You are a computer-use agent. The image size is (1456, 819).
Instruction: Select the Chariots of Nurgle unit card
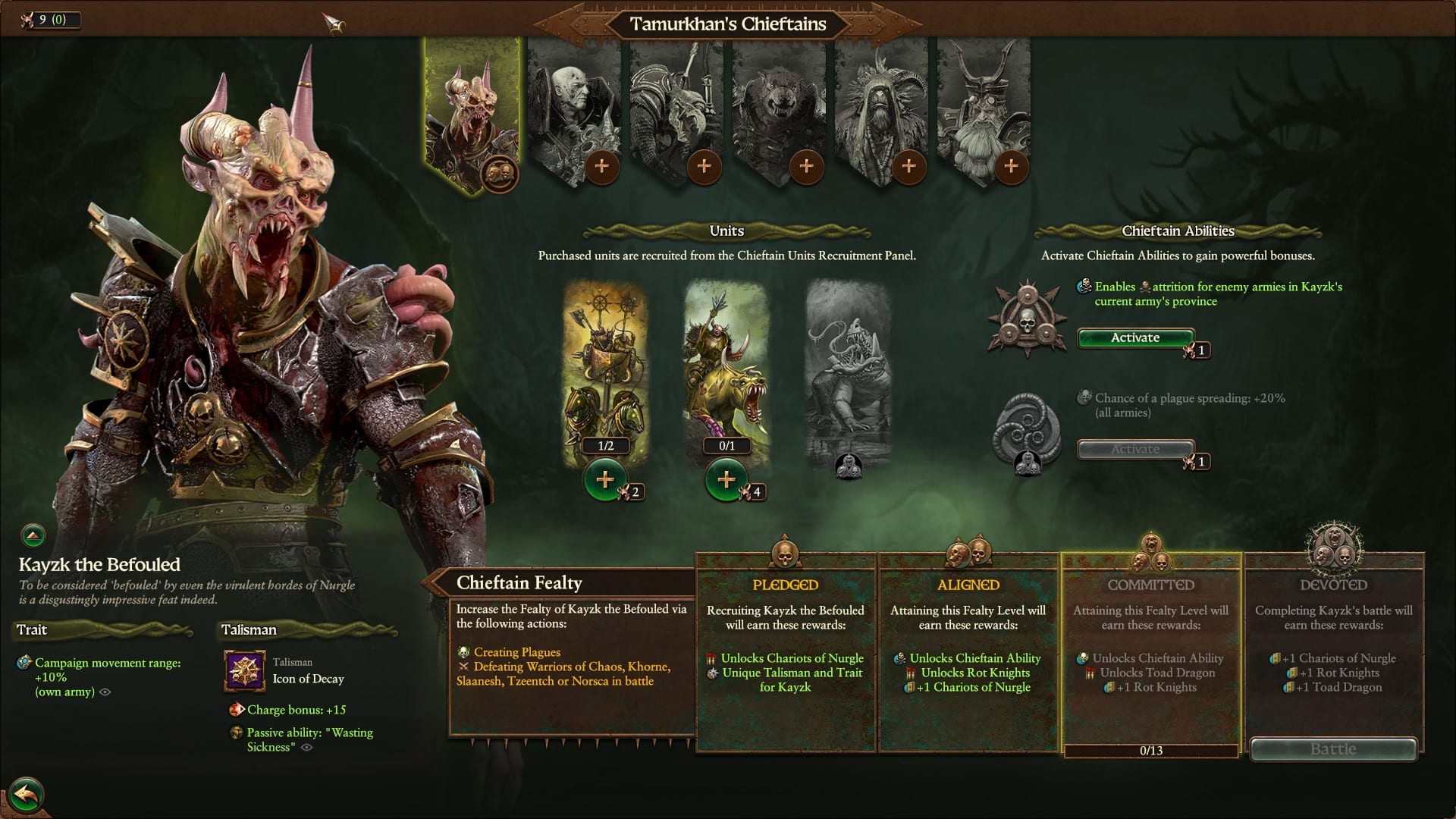pos(605,364)
